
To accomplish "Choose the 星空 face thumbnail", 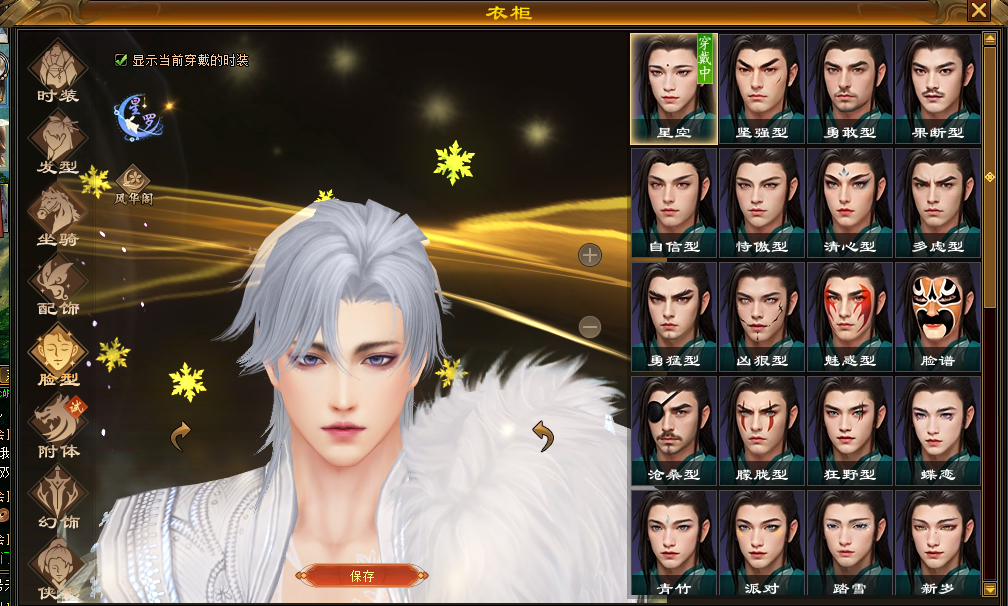I will coord(674,89).
